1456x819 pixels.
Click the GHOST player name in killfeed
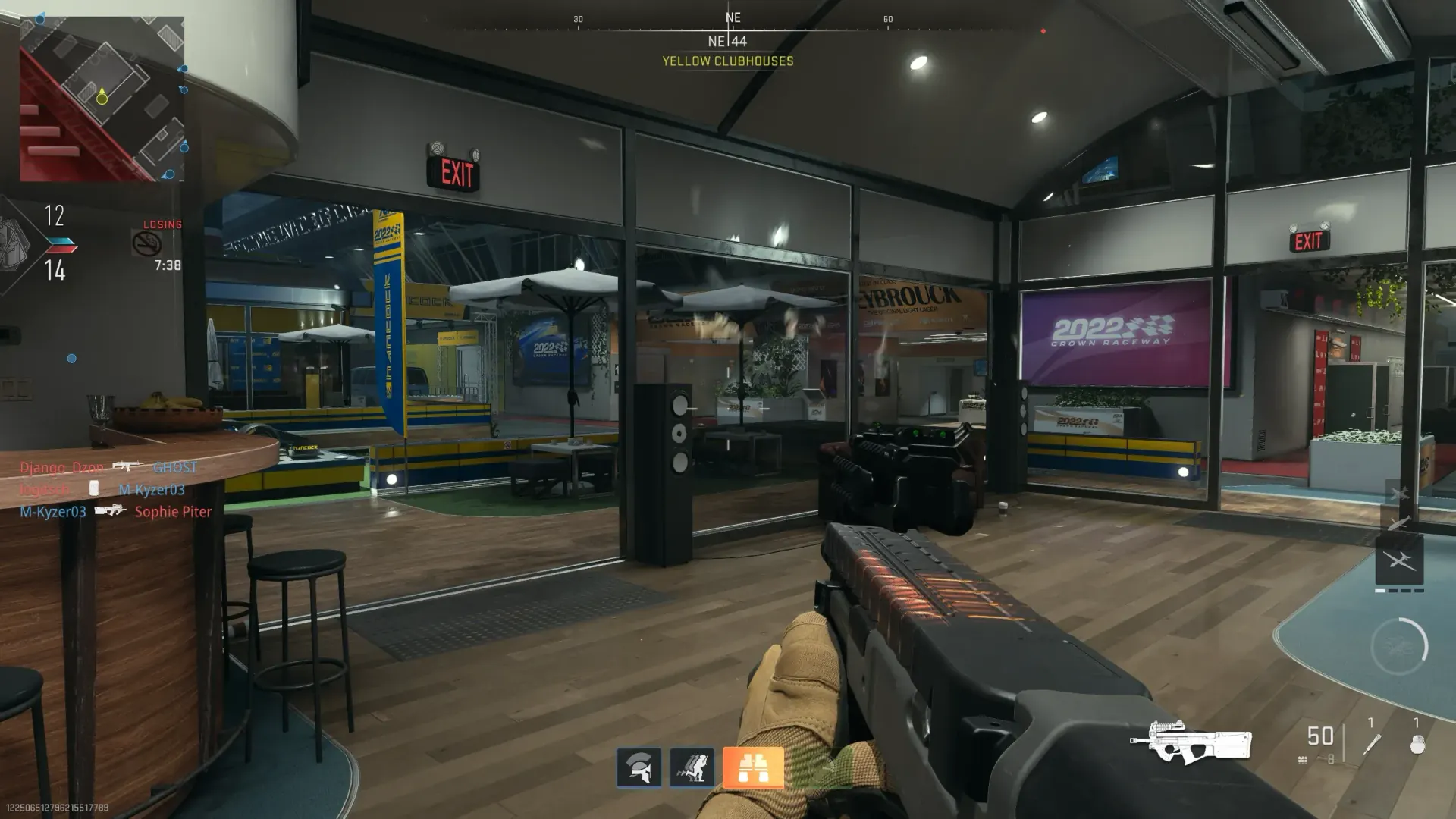point(174,468)
